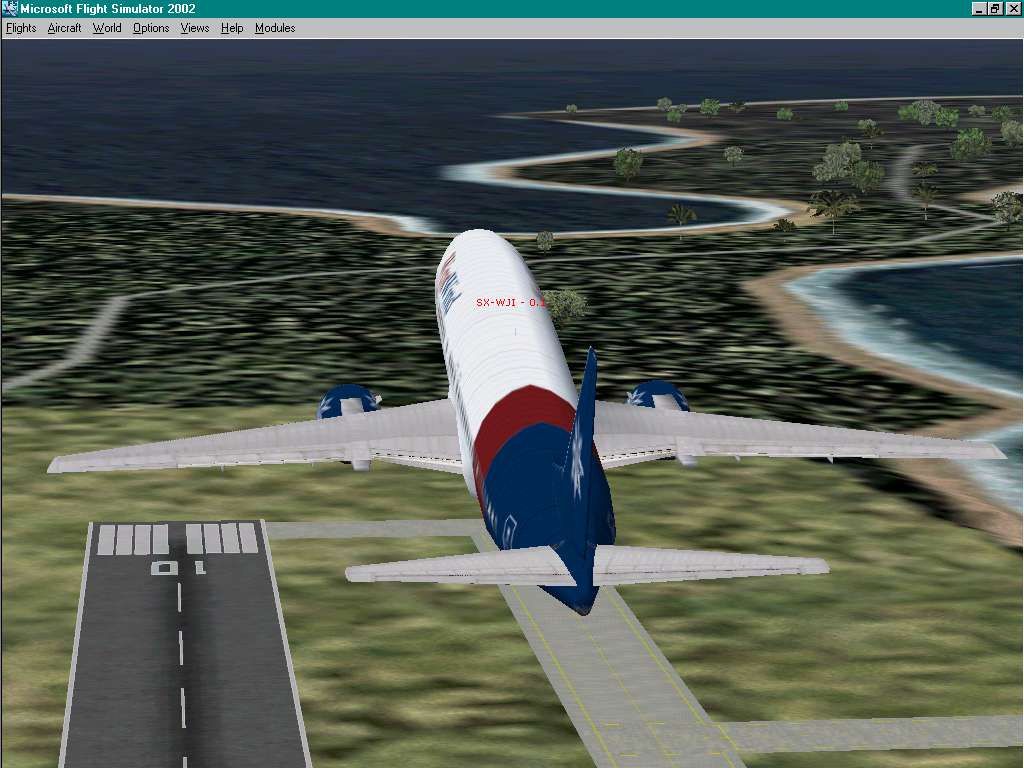Image resolution: width=1024 pixels, height=768 pixels.
Task: Open the Flights menu
Action: pyautogui.click(x=21, y=28)
